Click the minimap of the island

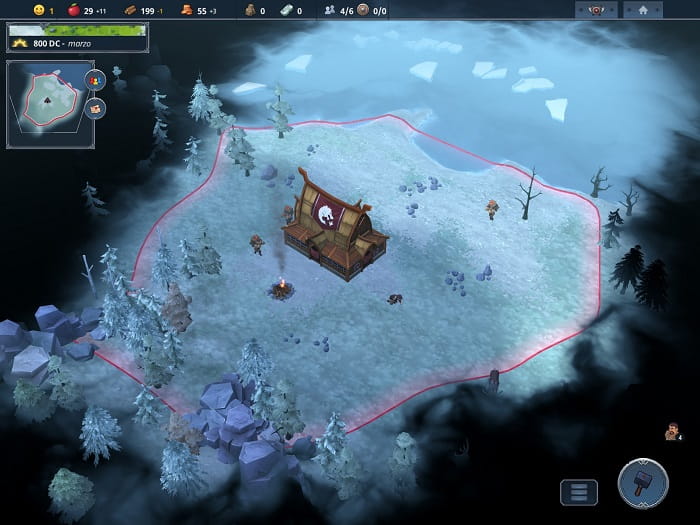[44, 104]
